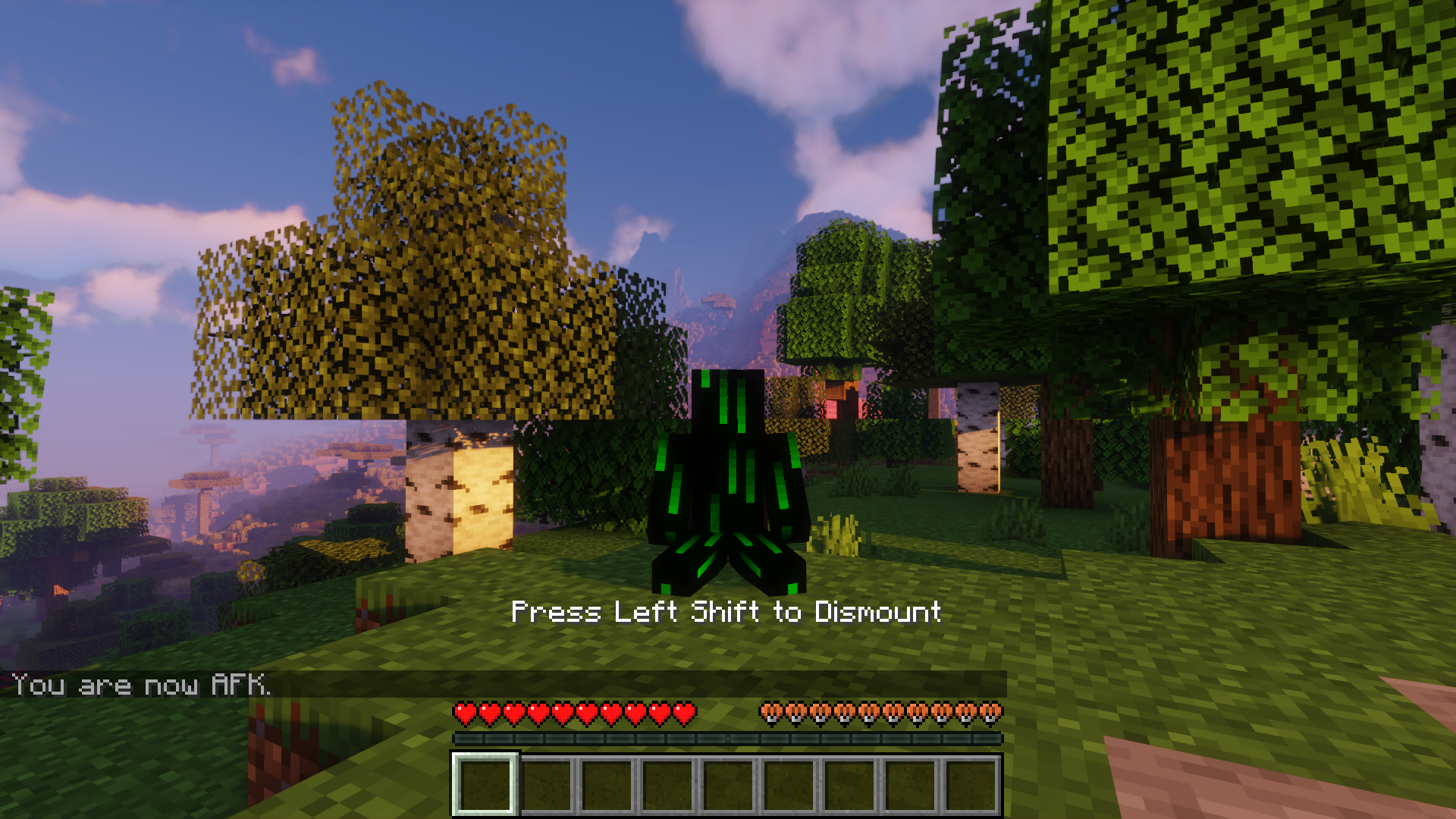Screen dimensions: 1456x819
Task: Select the middle hotbar slot
Action: [x=728, y=781]
